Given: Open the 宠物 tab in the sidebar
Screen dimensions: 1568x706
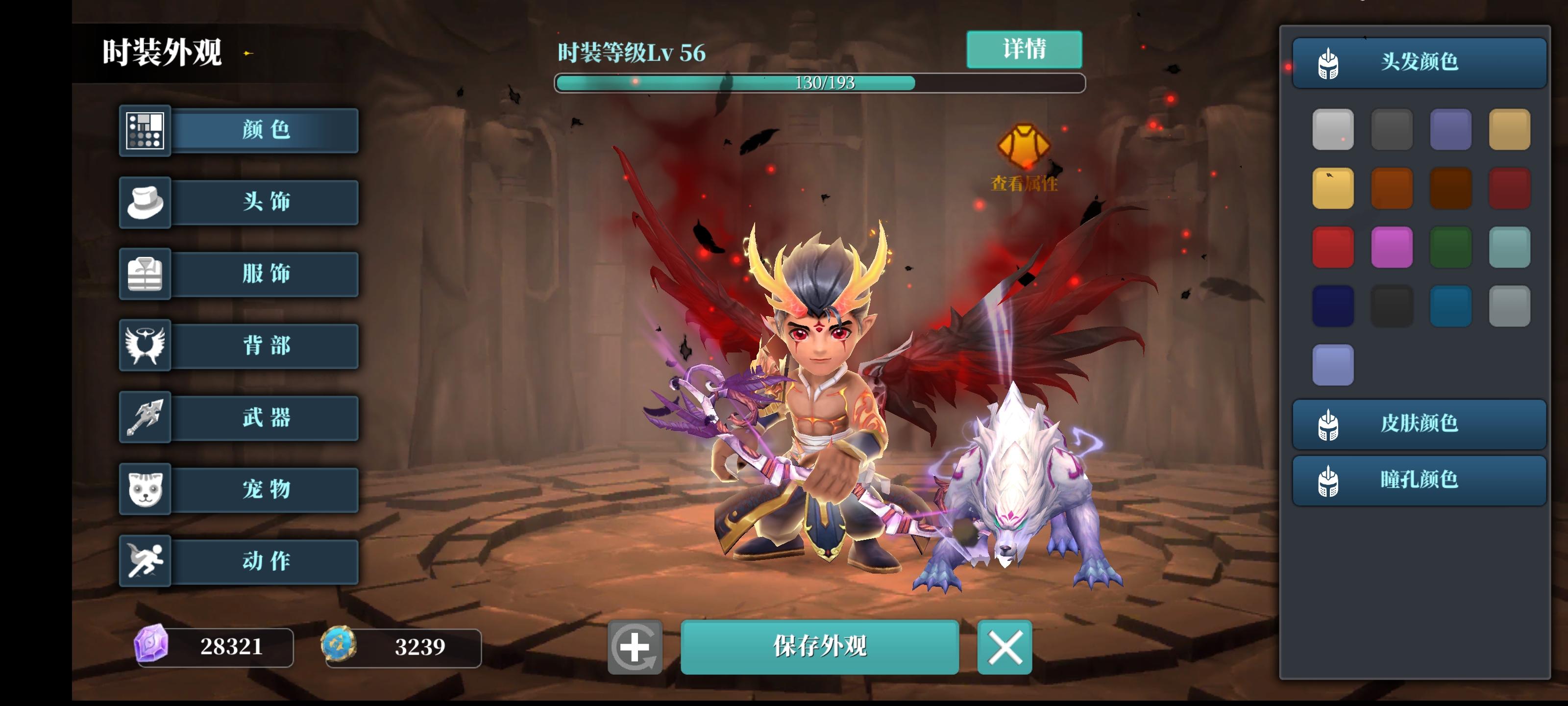Looking at the screenshot, I should click(x=265, y=490).
